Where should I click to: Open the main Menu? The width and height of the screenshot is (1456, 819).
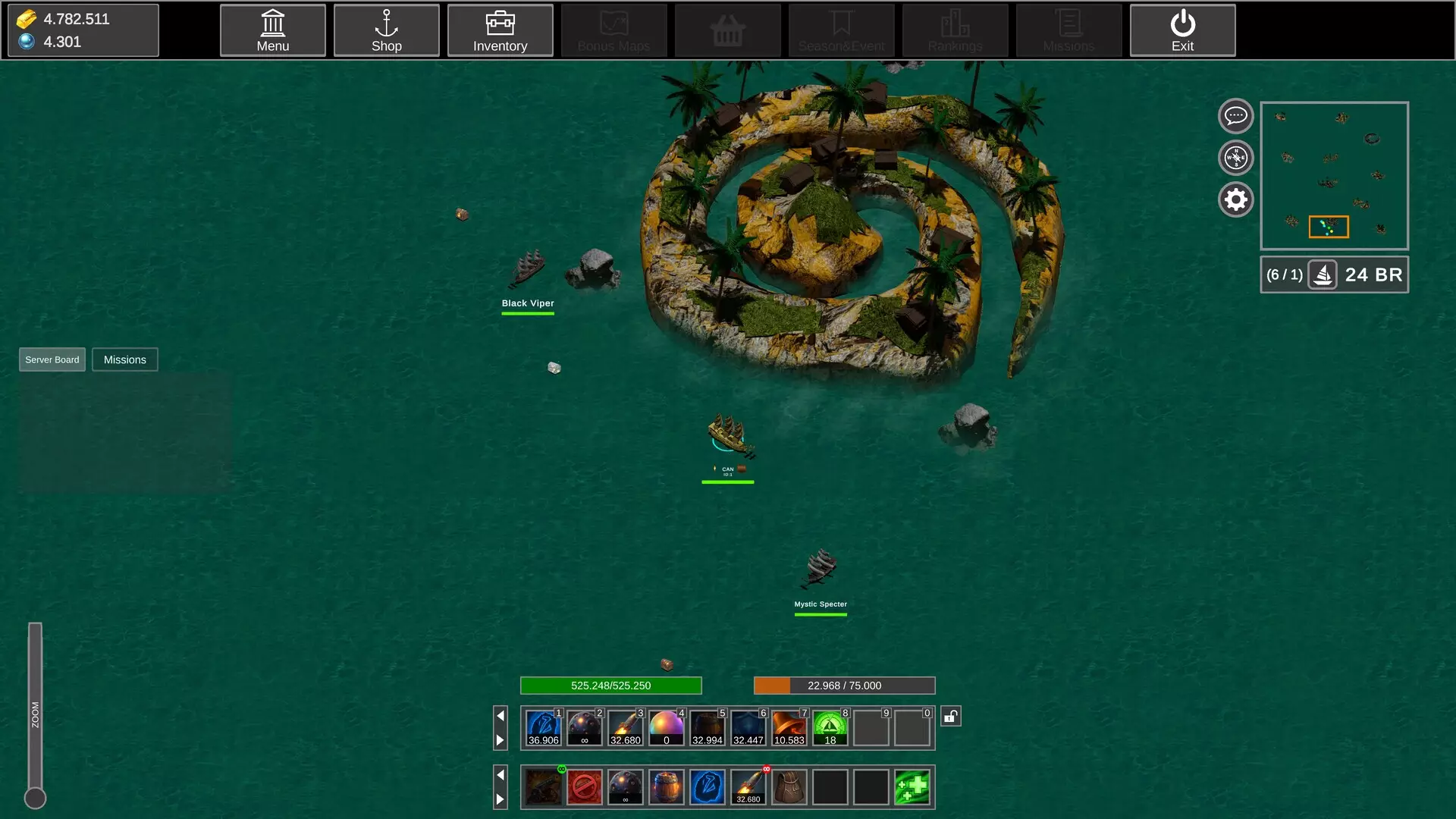pos(272,30)
